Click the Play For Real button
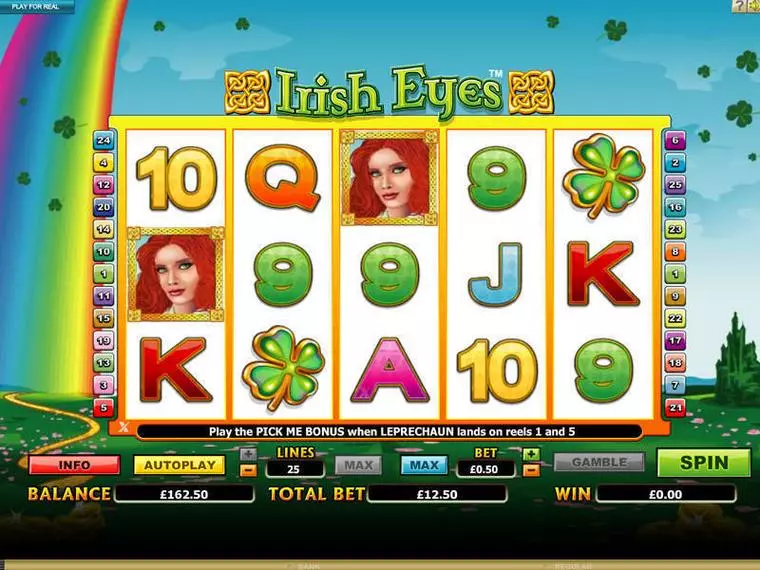760x570 pixels. [x=37, y=7]
